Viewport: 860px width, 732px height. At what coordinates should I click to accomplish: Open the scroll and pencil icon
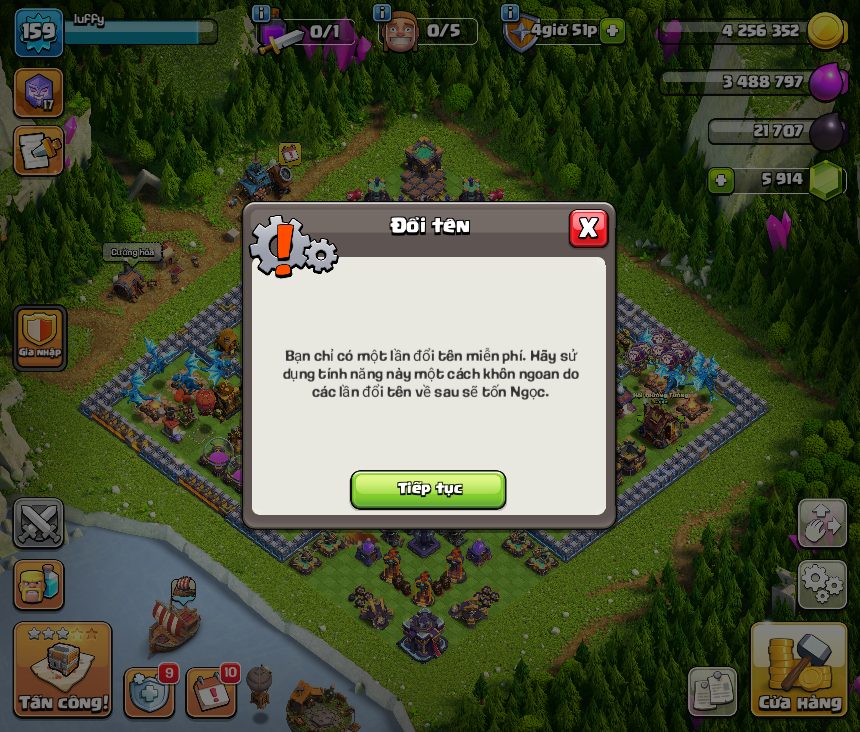pyautogui.click(x=39, y=150)
